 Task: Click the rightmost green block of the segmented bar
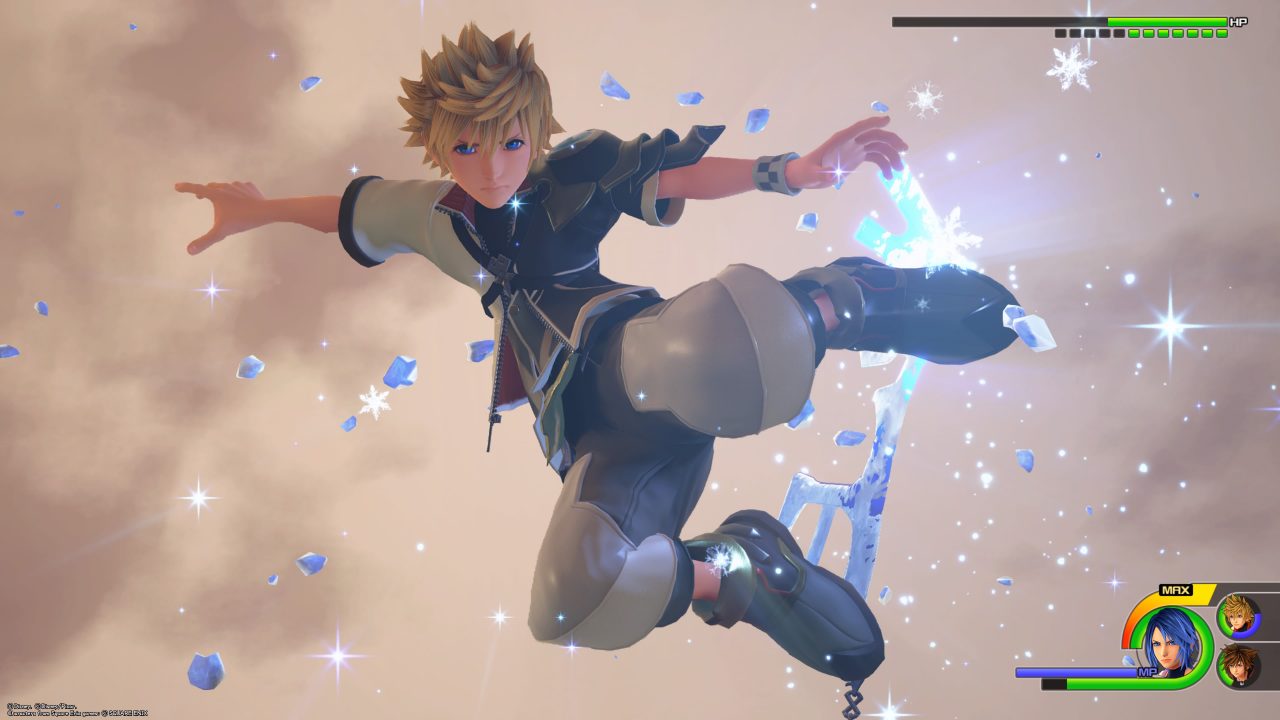click(x=1221, y=33)
